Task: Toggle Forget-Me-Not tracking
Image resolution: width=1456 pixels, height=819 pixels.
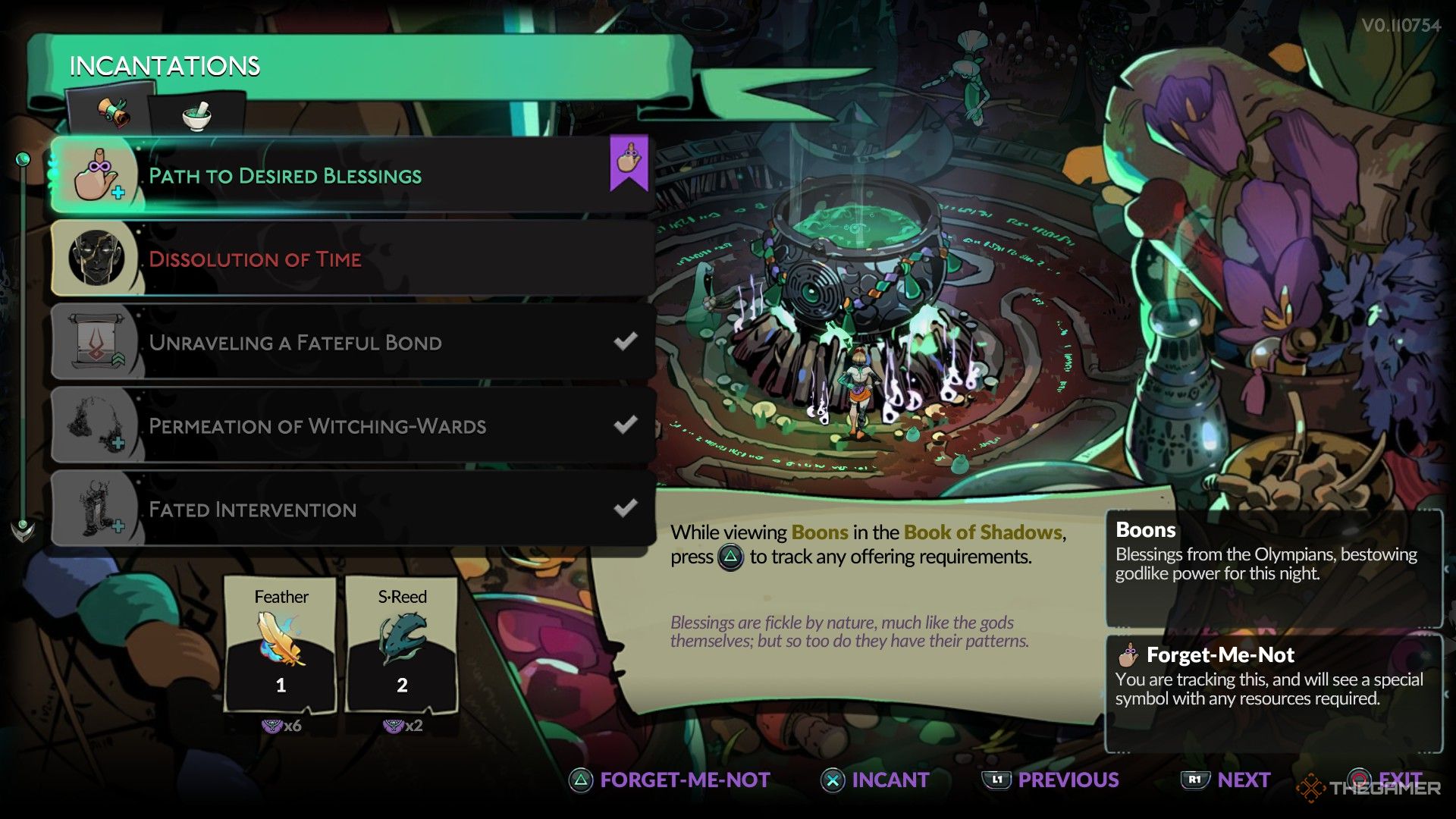Action: click(670, 780)
